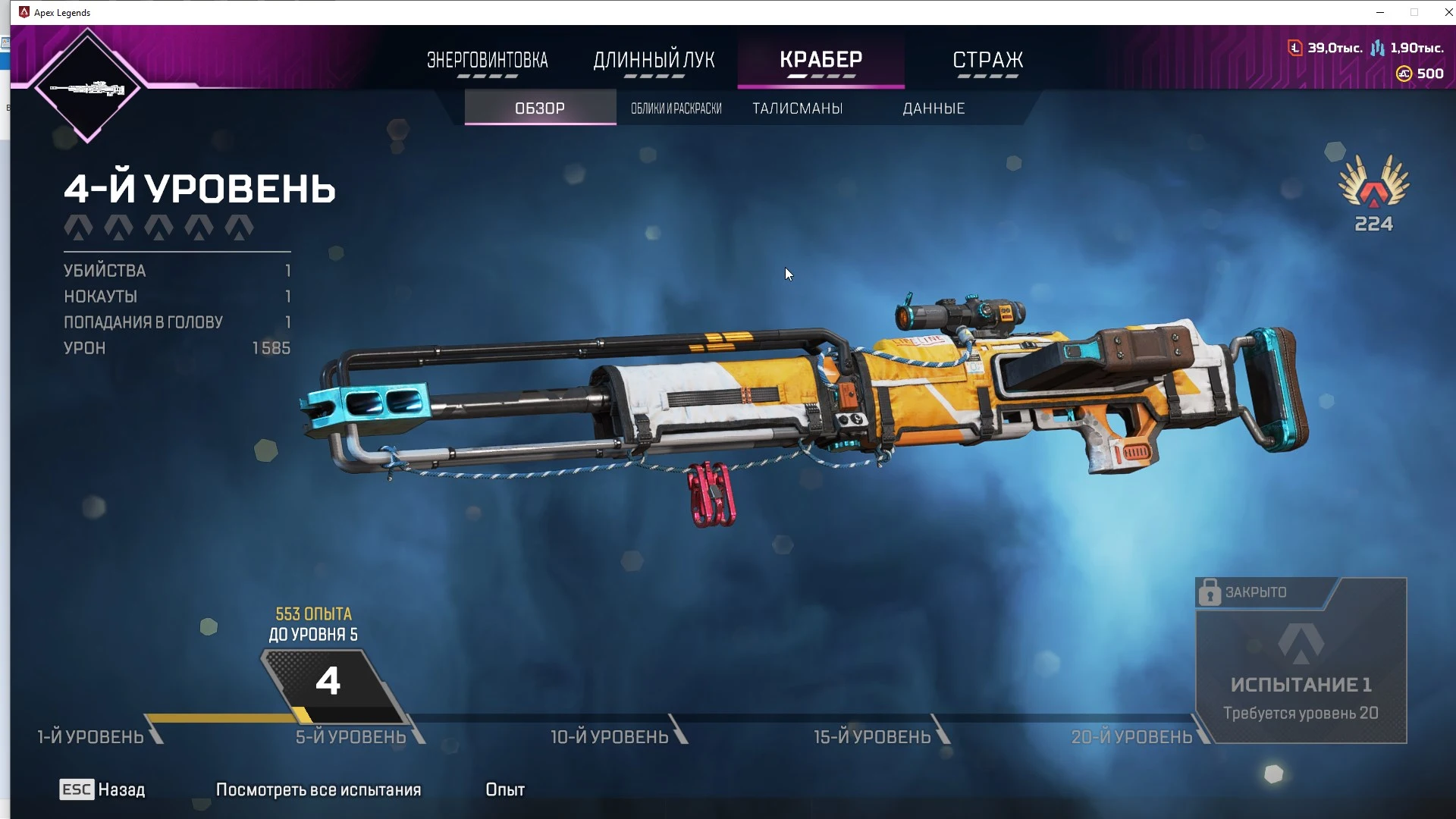Click the Kraber weapon diamond icon

point(87,88)
